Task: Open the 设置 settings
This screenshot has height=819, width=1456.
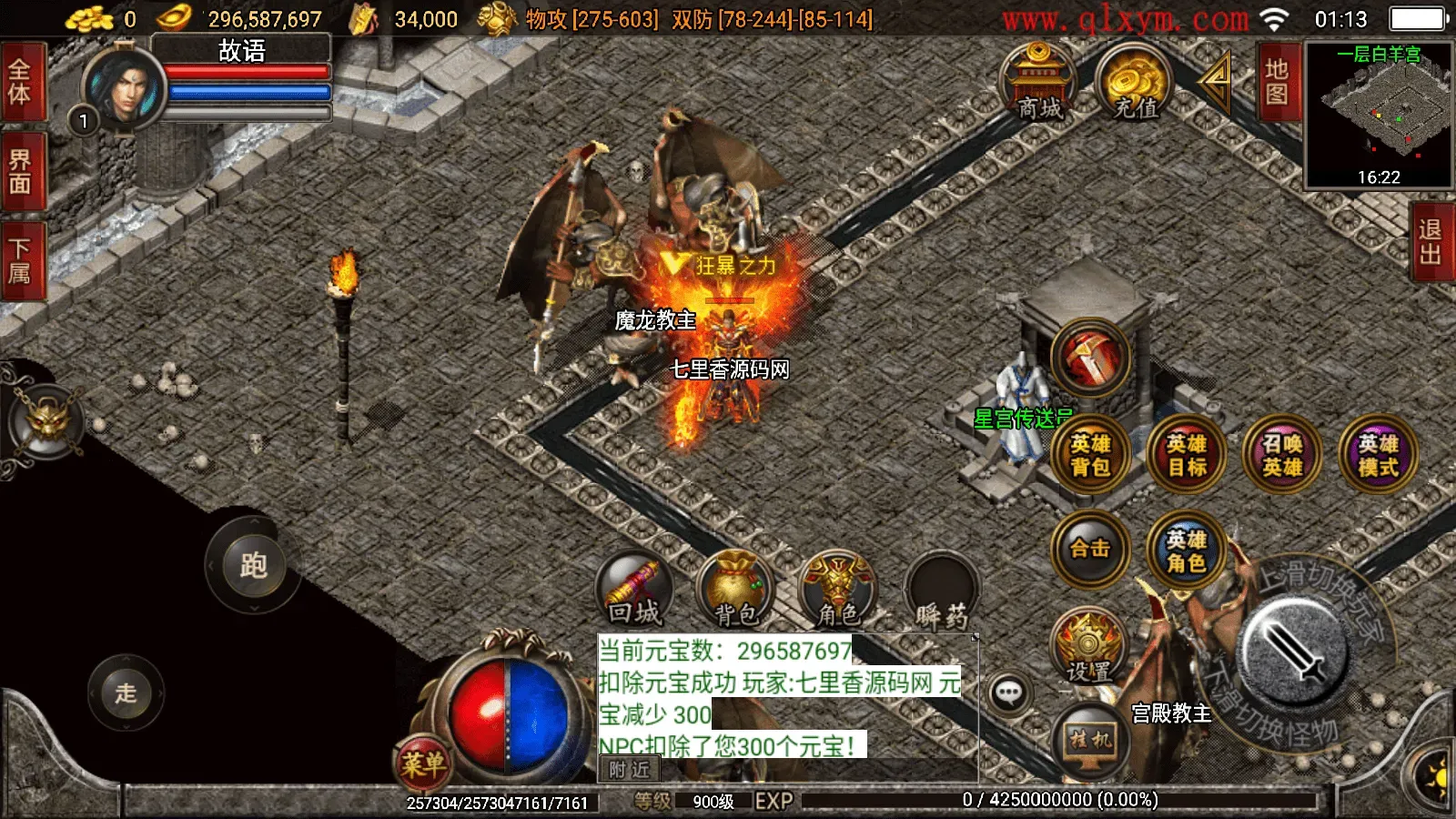Action: [1090, 648]
